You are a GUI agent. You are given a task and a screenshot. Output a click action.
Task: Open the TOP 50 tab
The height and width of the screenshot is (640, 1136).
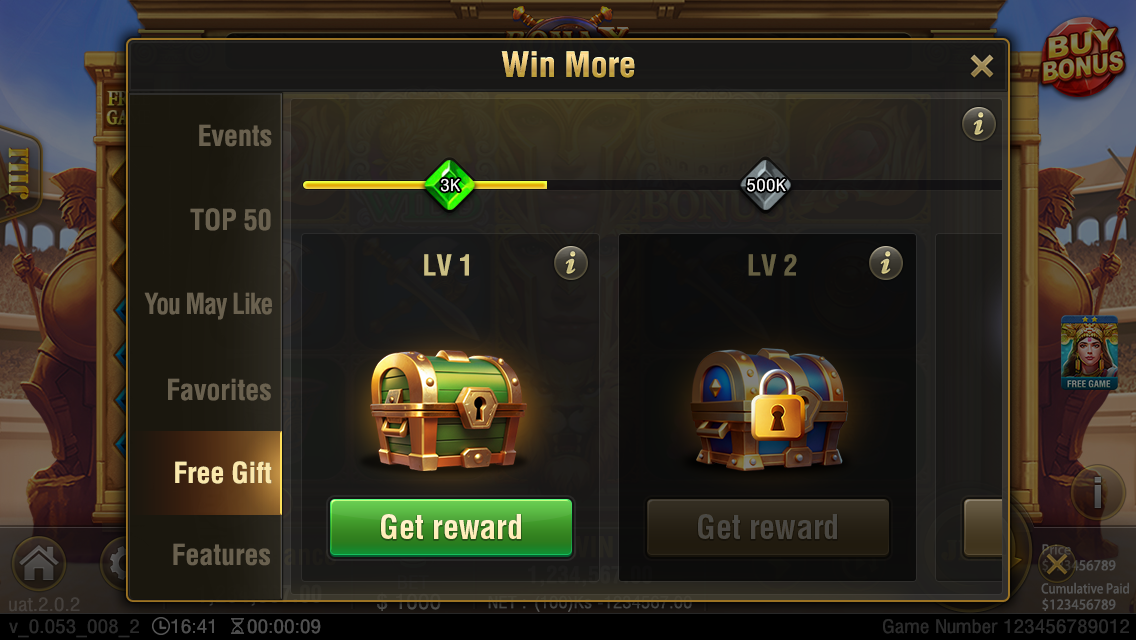tap(230, 220)
